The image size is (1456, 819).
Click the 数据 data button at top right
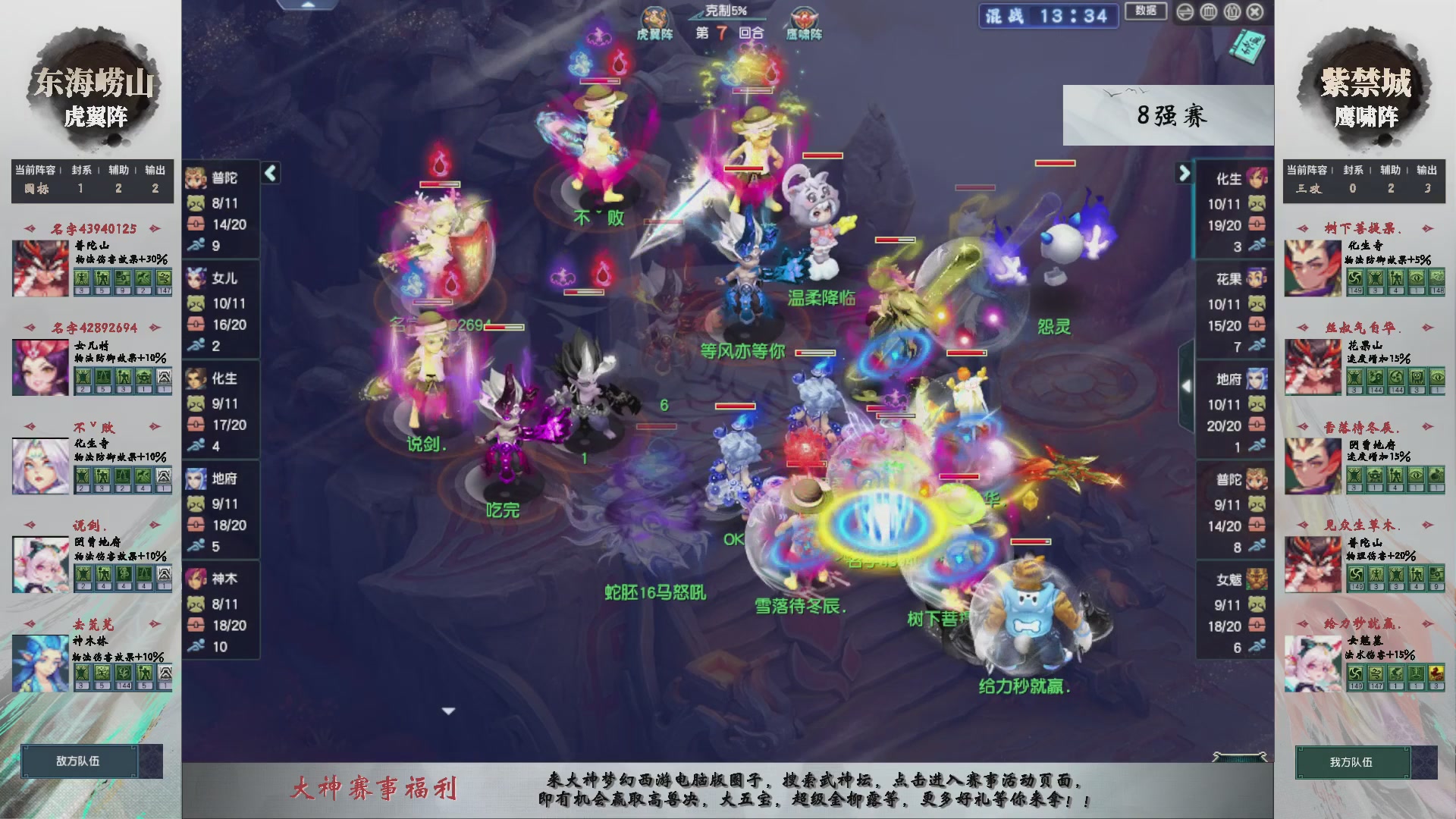(x=1146, y=11)
